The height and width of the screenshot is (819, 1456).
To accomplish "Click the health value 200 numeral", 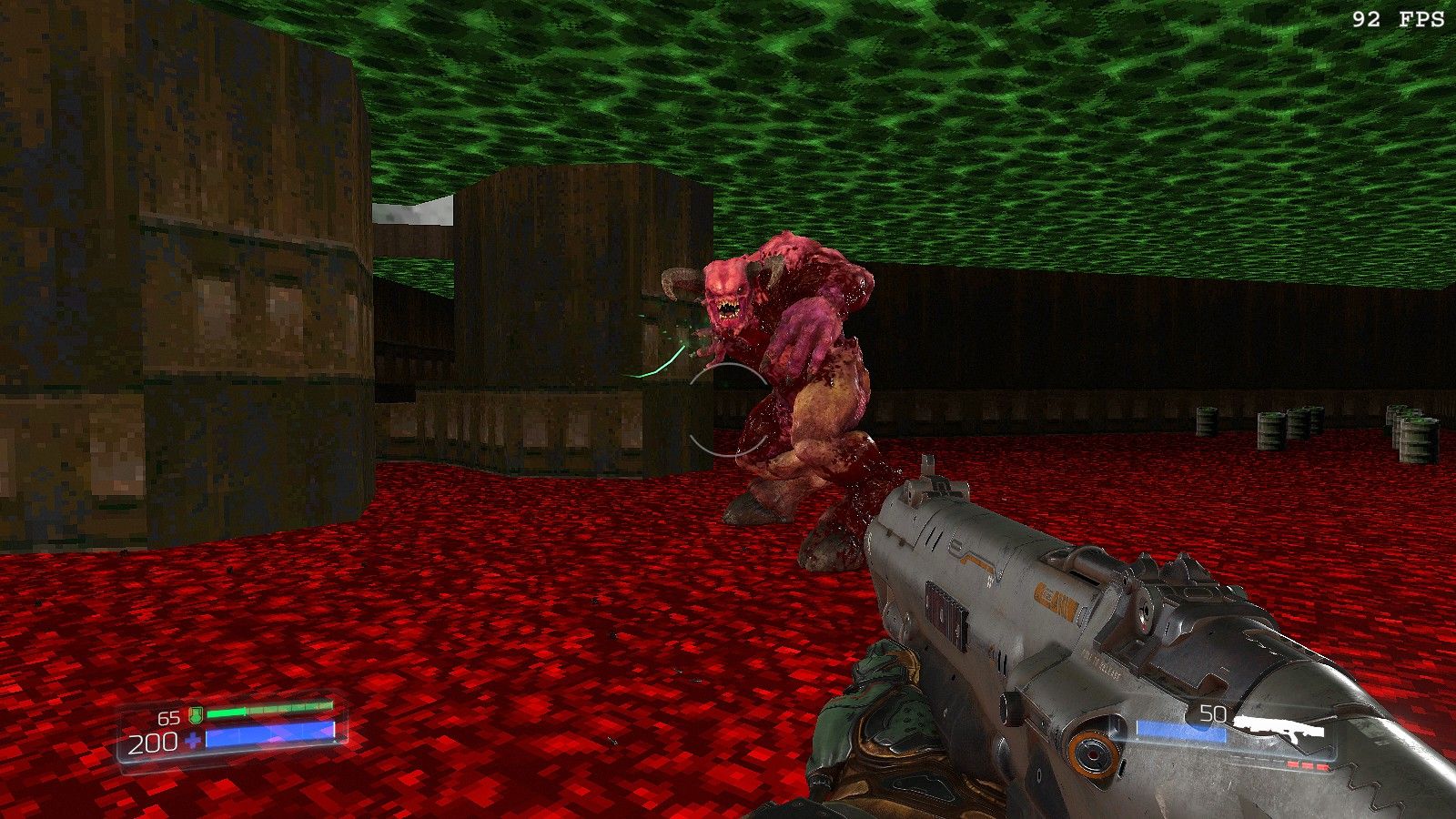I will (152, 741).
